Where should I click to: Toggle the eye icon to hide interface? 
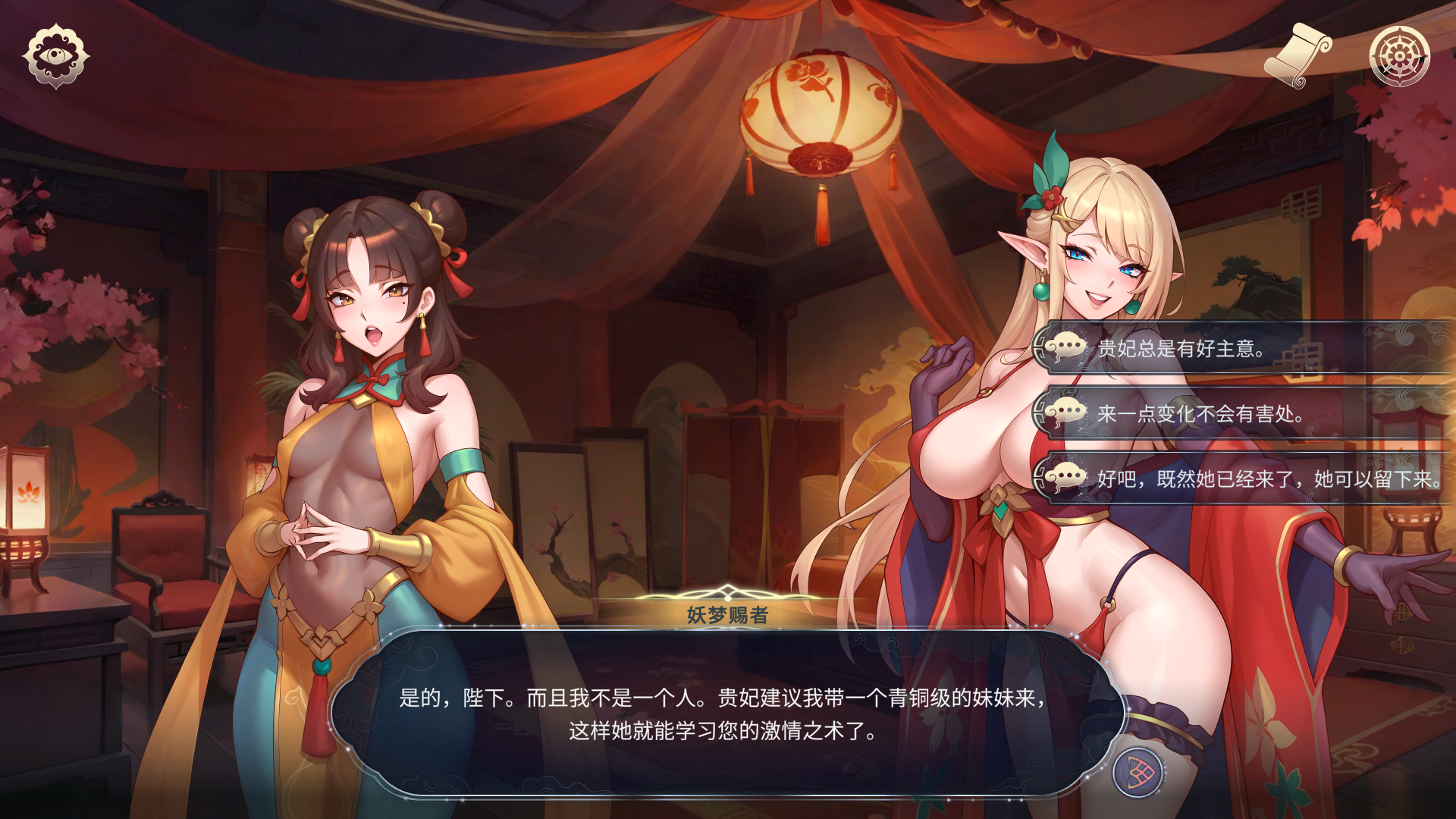point(55,56)
